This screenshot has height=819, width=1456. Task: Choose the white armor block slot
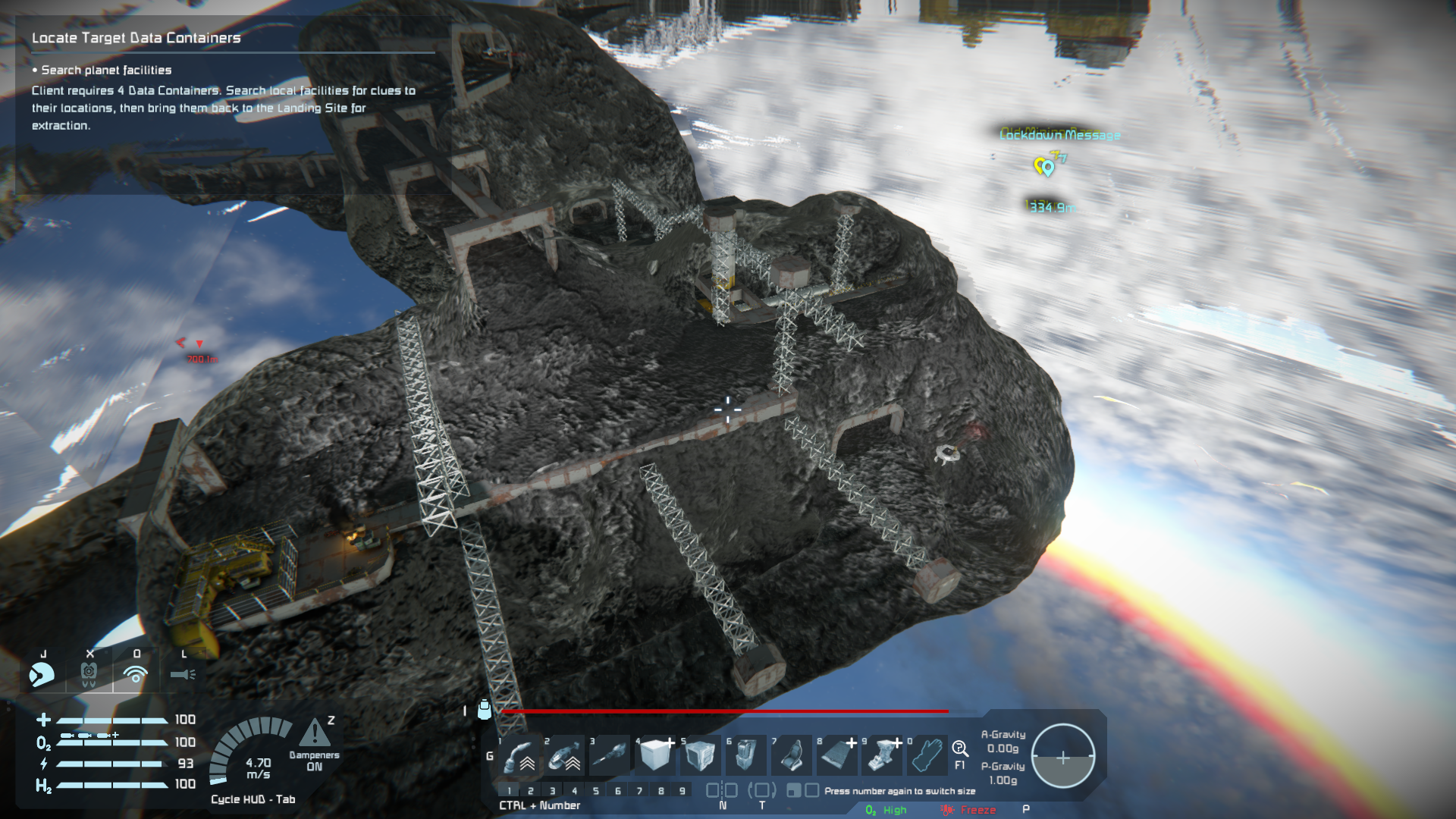coord(655,755)
